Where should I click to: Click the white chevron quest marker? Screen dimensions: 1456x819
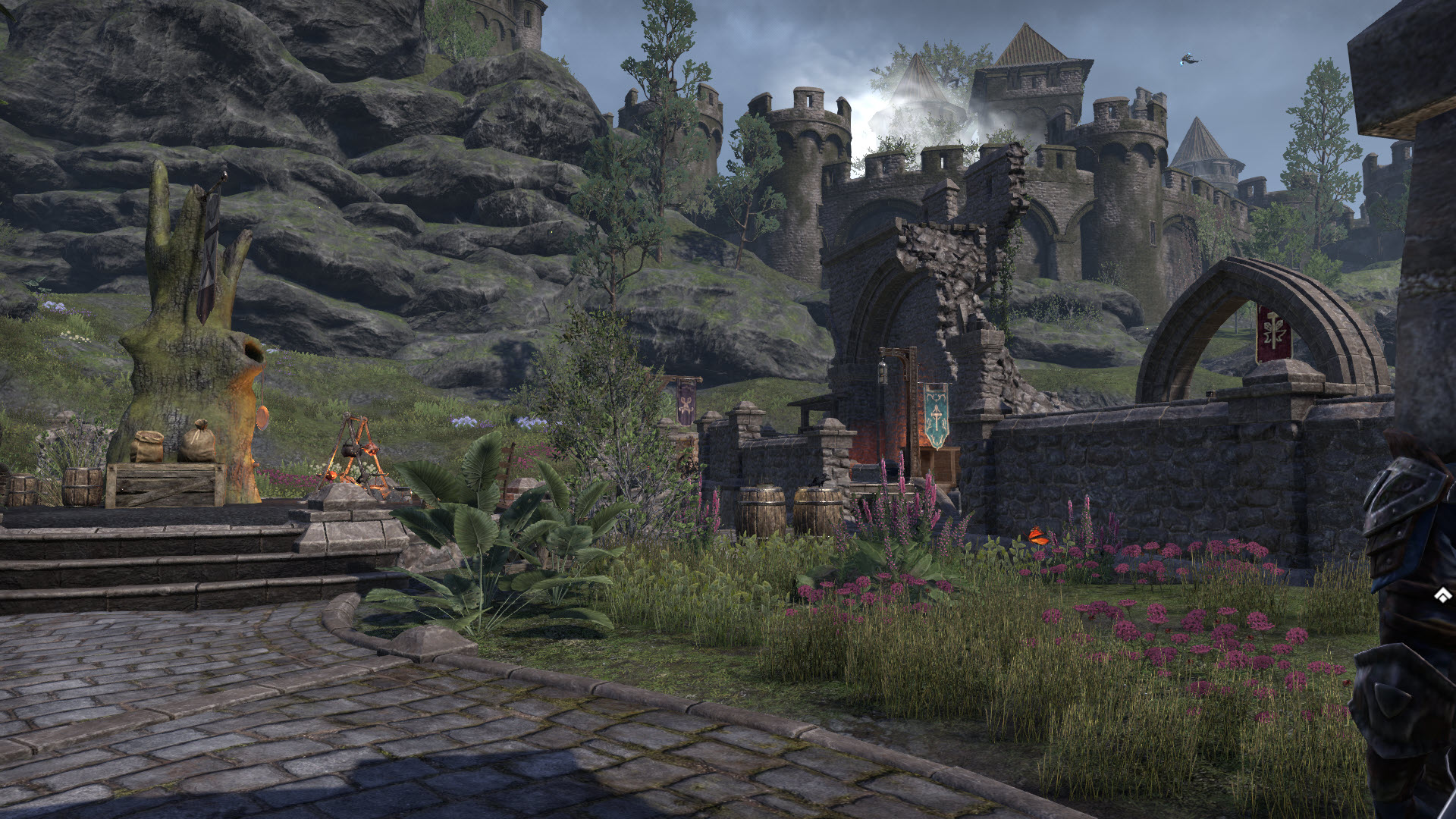pyautogui.click(x=1443, y=595)
